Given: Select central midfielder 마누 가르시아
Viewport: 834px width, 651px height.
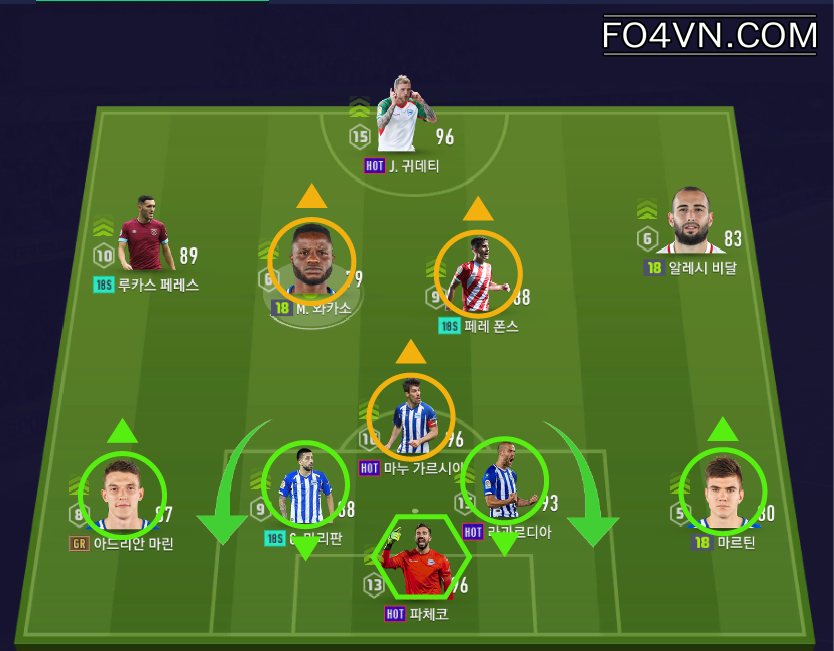Looking at the screenshot, I should point(411,416).
